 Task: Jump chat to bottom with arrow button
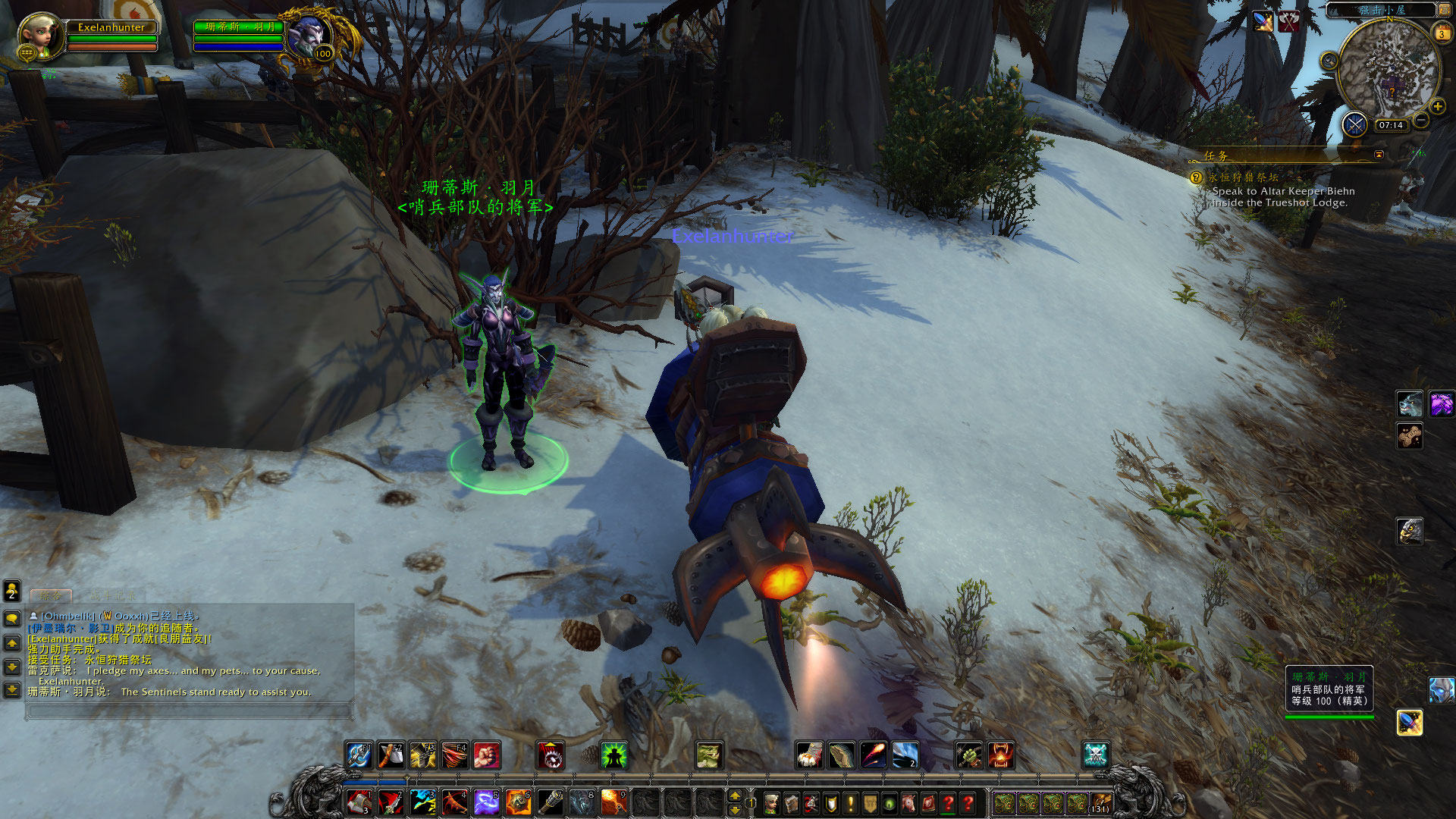(x=12, y=690)
